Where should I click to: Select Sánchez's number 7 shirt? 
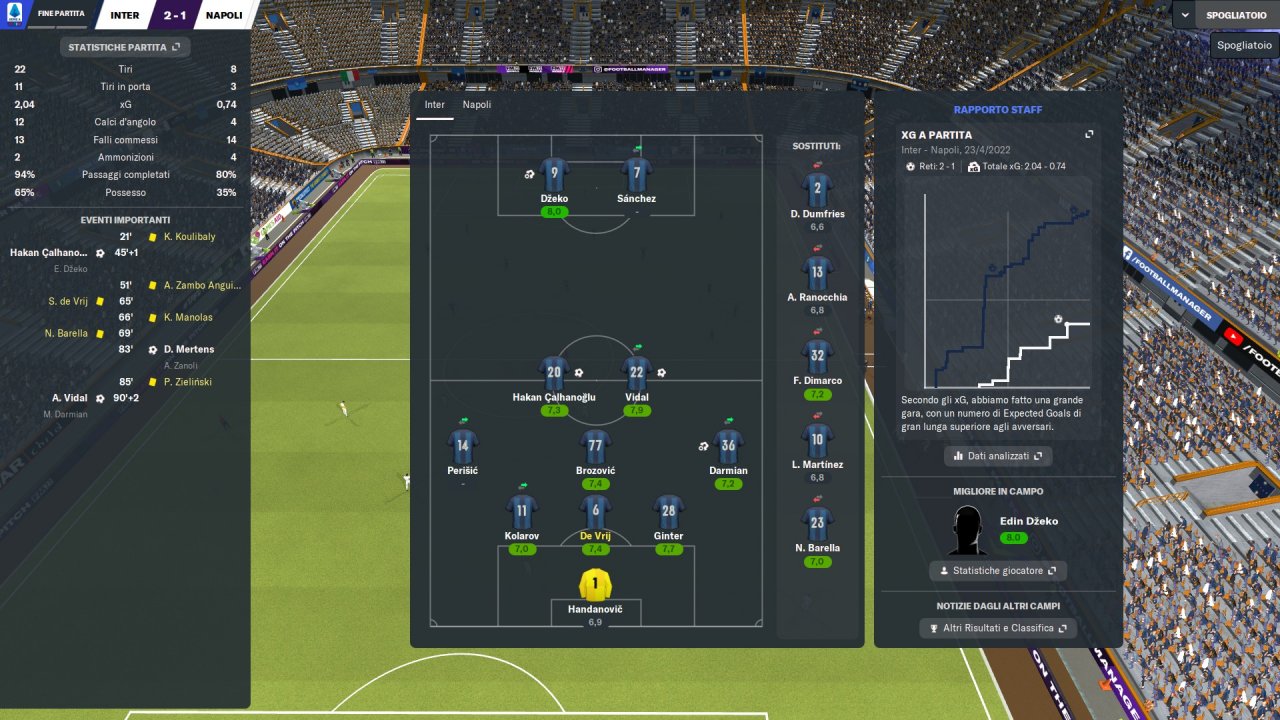click(636, 174)
